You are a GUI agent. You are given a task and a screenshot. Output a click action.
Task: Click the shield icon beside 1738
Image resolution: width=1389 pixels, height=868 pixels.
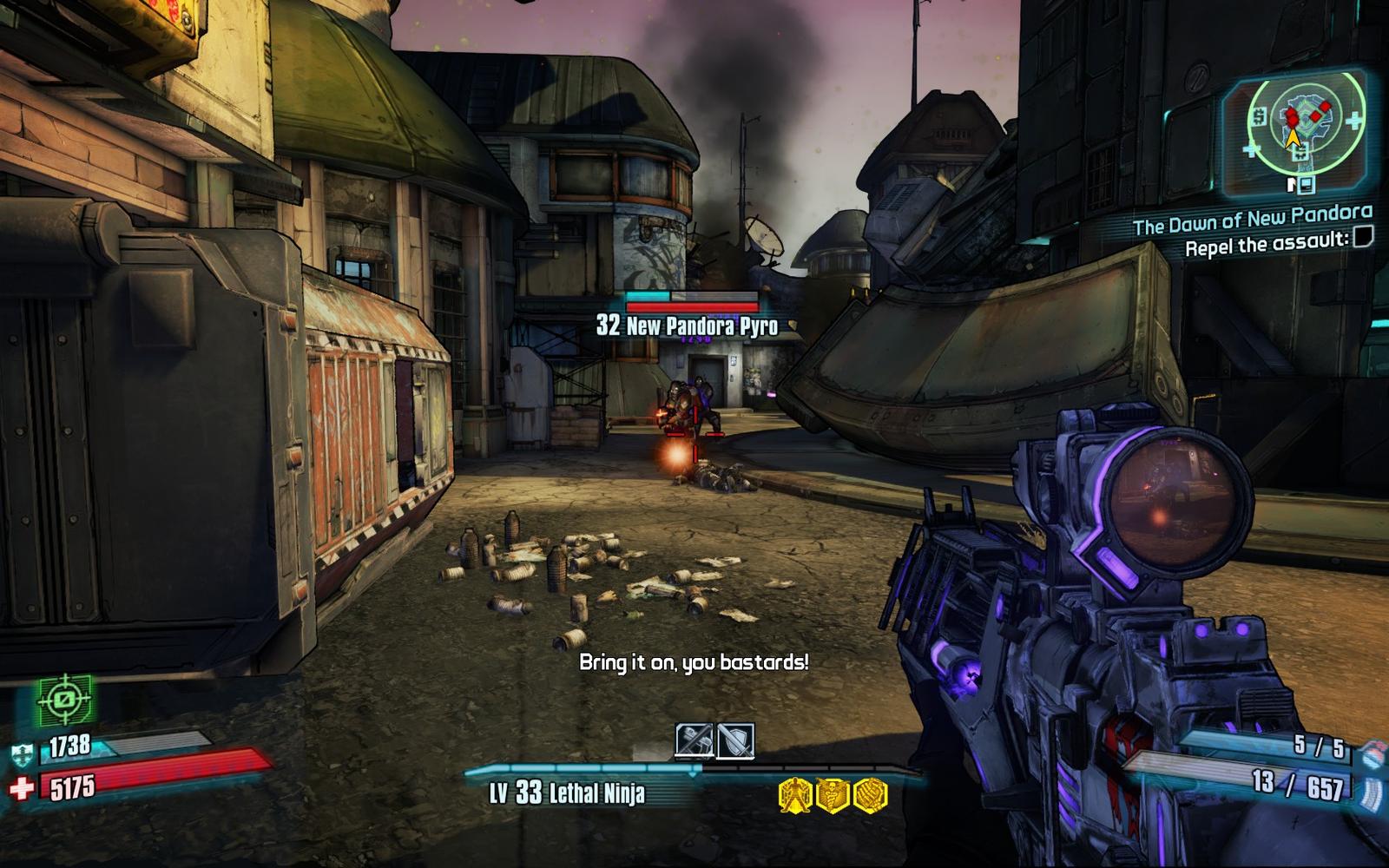point(23,754)
